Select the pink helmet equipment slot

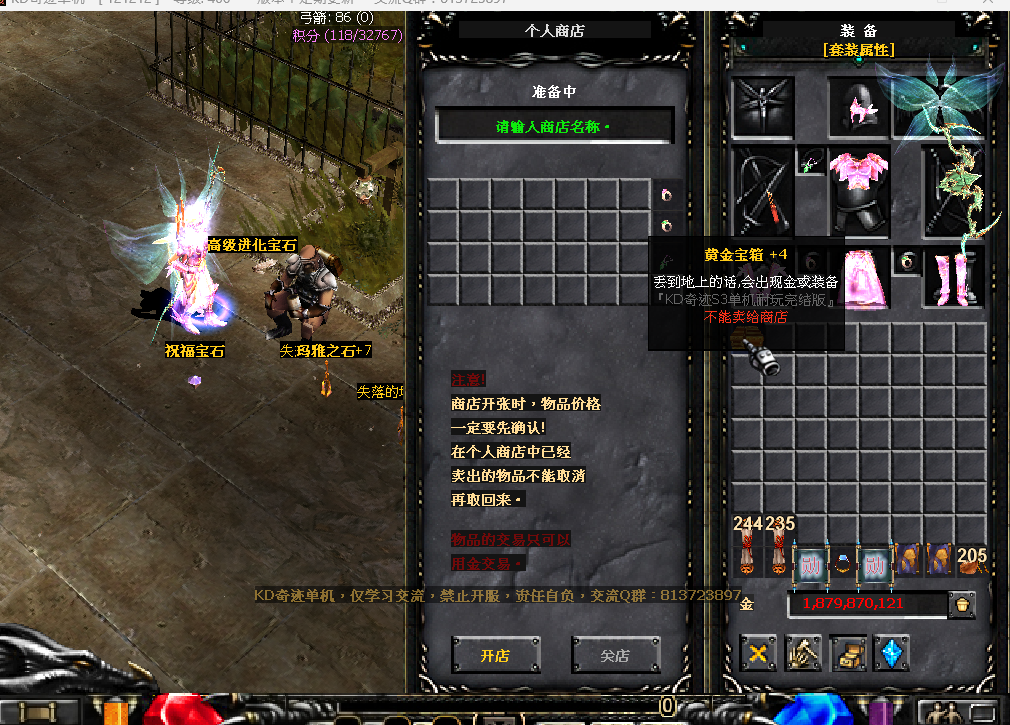coord(859,108)
